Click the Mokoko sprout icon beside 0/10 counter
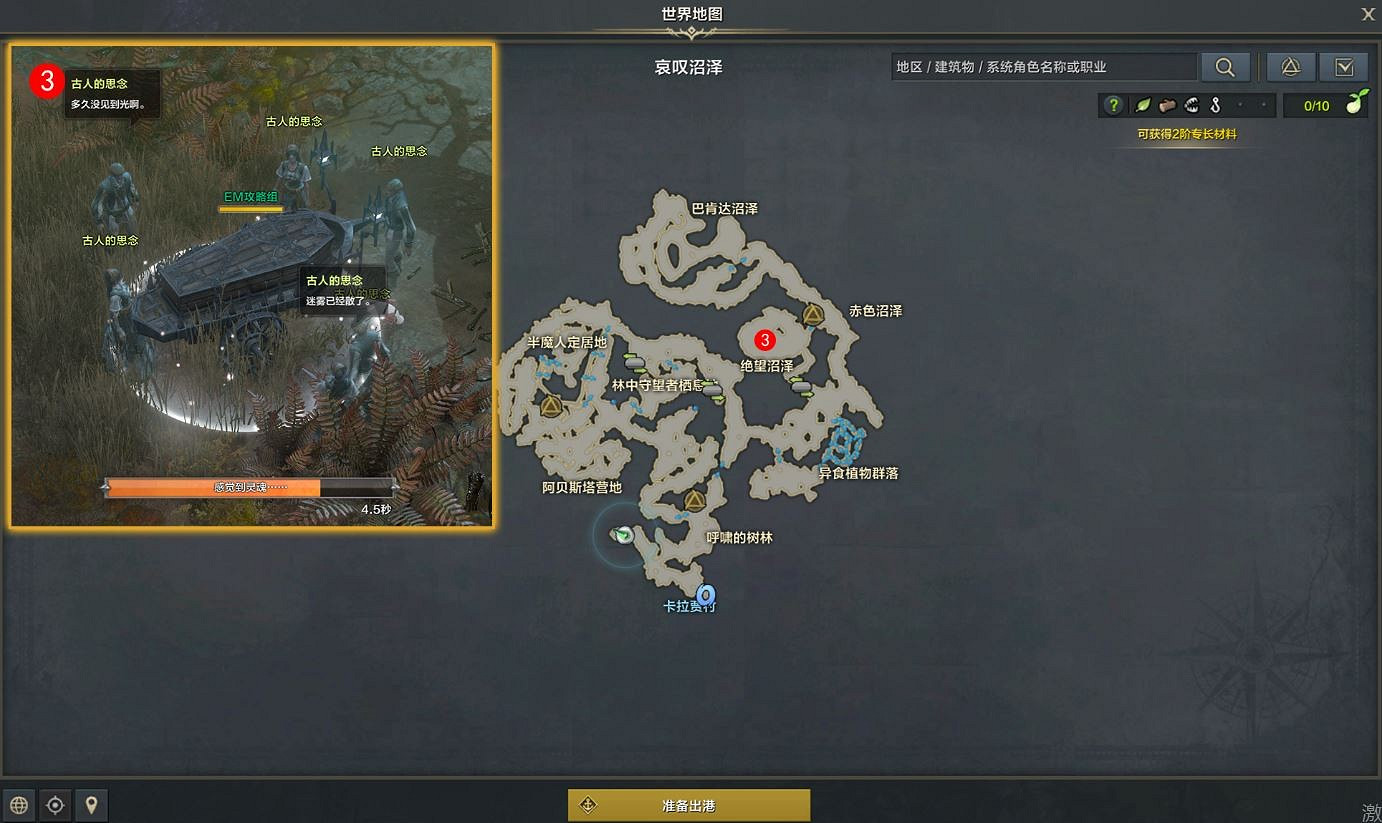 [x=1355, y=105]
